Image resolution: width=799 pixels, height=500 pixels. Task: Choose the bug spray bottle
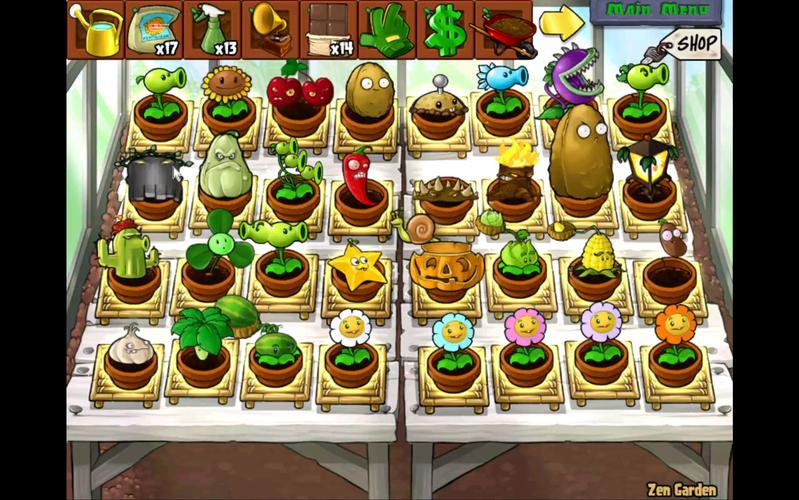point(212,30)
